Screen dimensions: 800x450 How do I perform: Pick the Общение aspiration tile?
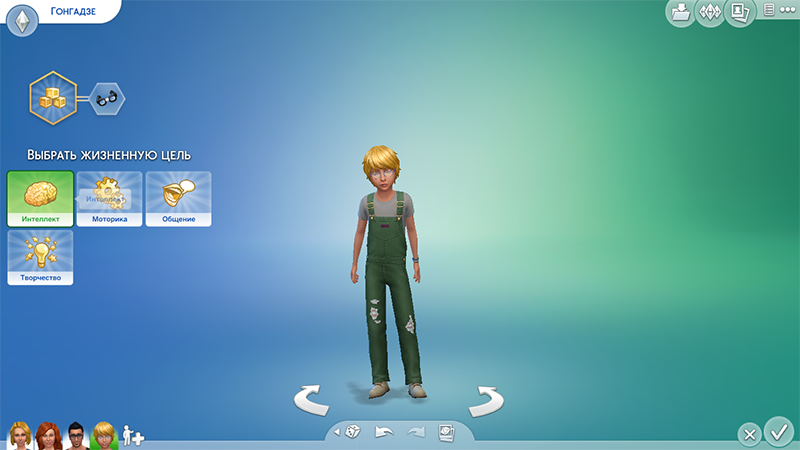pyautogui.click(x=178, y=199)
